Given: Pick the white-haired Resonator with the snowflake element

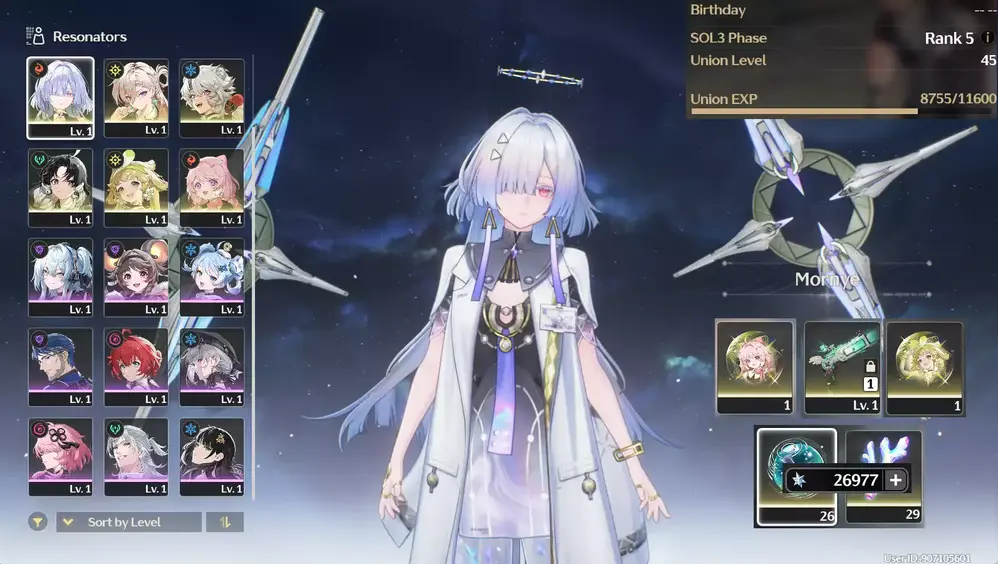Looking at the screenshot, I should [x=212, y=96].
